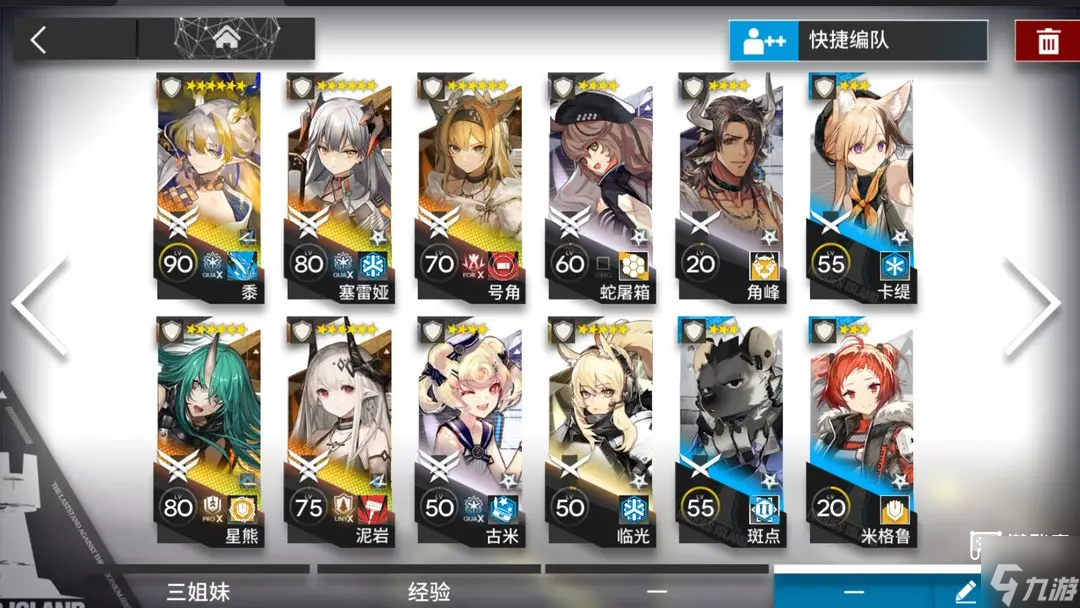Delete squad with red trash button
Image resolution: width=1080 pixels, height=608 pixels.
pos(1047,41)
